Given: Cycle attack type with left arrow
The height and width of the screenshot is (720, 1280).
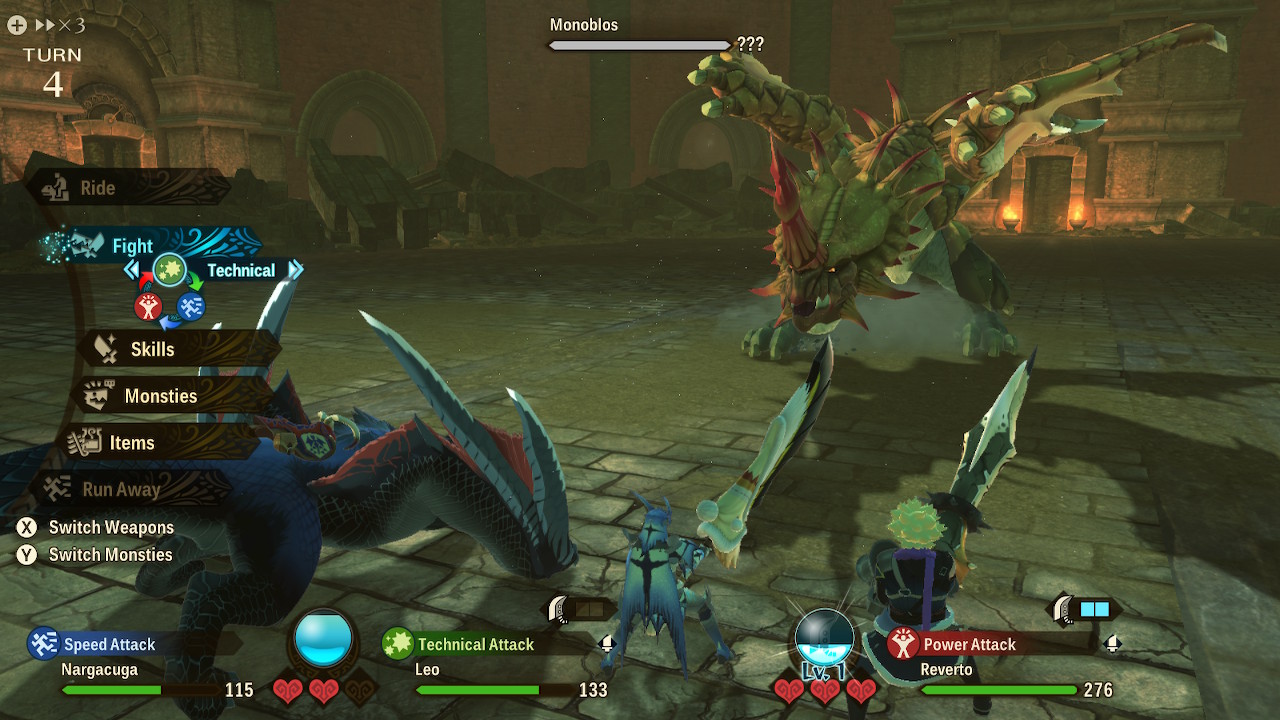Looking at the screenshot, I should tap(131, 270).
